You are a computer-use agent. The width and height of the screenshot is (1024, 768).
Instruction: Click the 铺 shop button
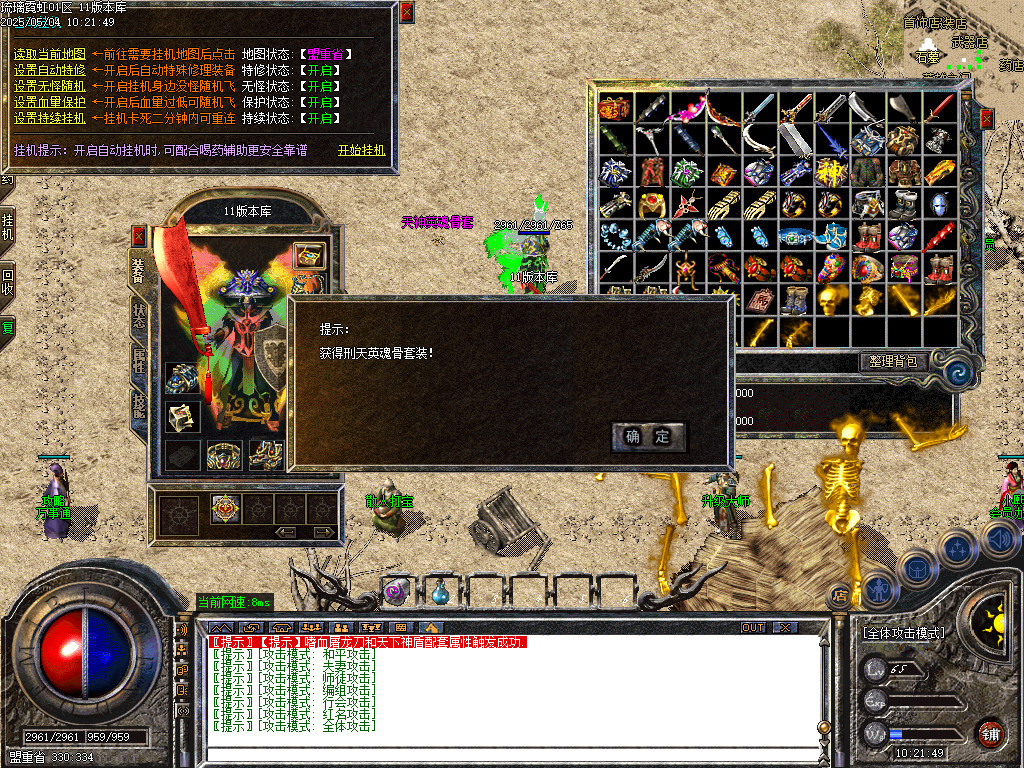990,734
